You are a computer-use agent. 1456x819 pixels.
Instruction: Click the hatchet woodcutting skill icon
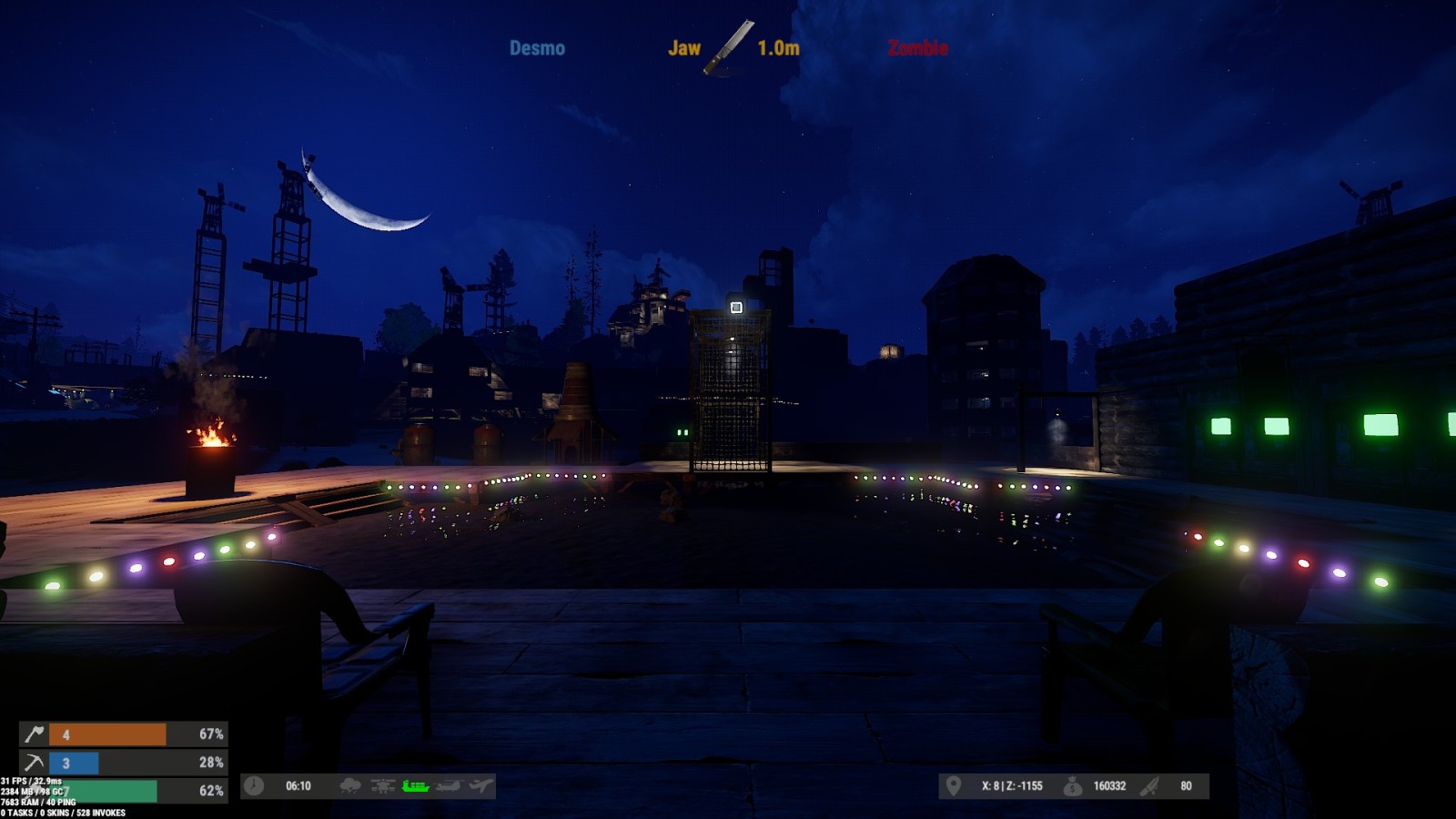pyautogui.click(x=34, y=734)
